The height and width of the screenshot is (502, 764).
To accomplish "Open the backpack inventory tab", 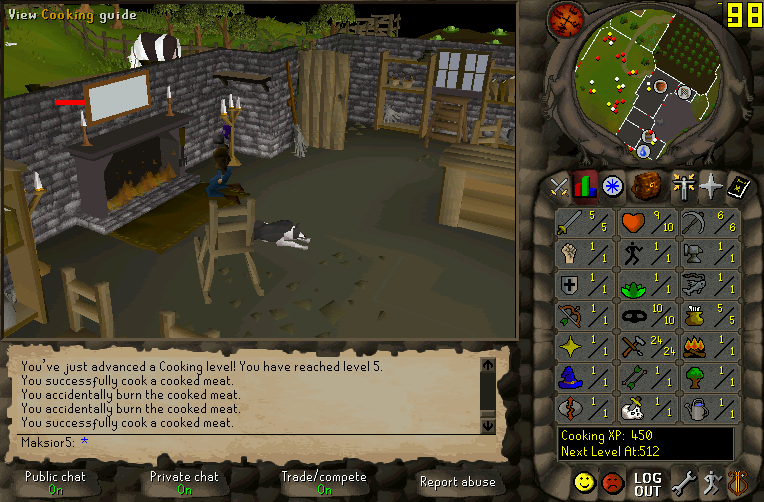I will coord(649,187).
